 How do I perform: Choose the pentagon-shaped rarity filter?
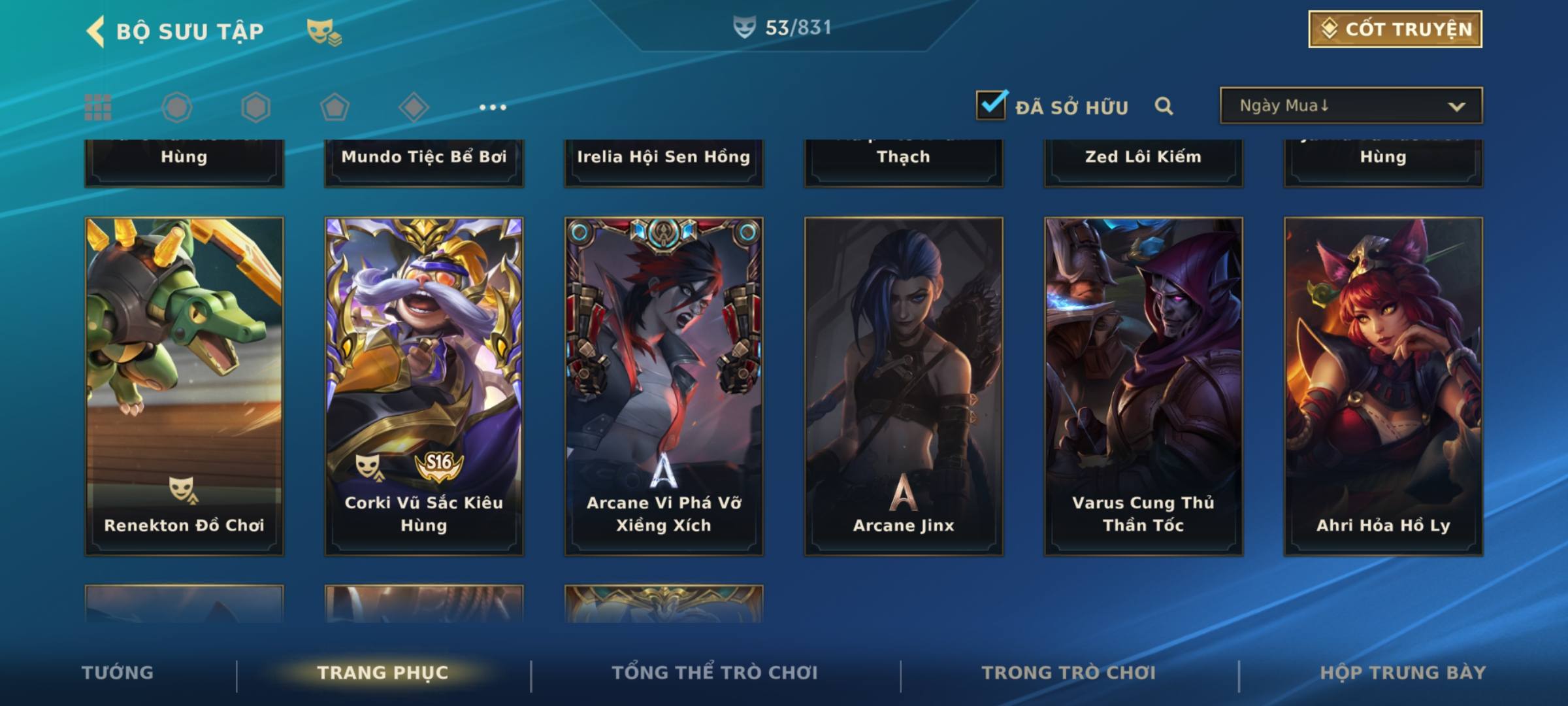[335, 107]
